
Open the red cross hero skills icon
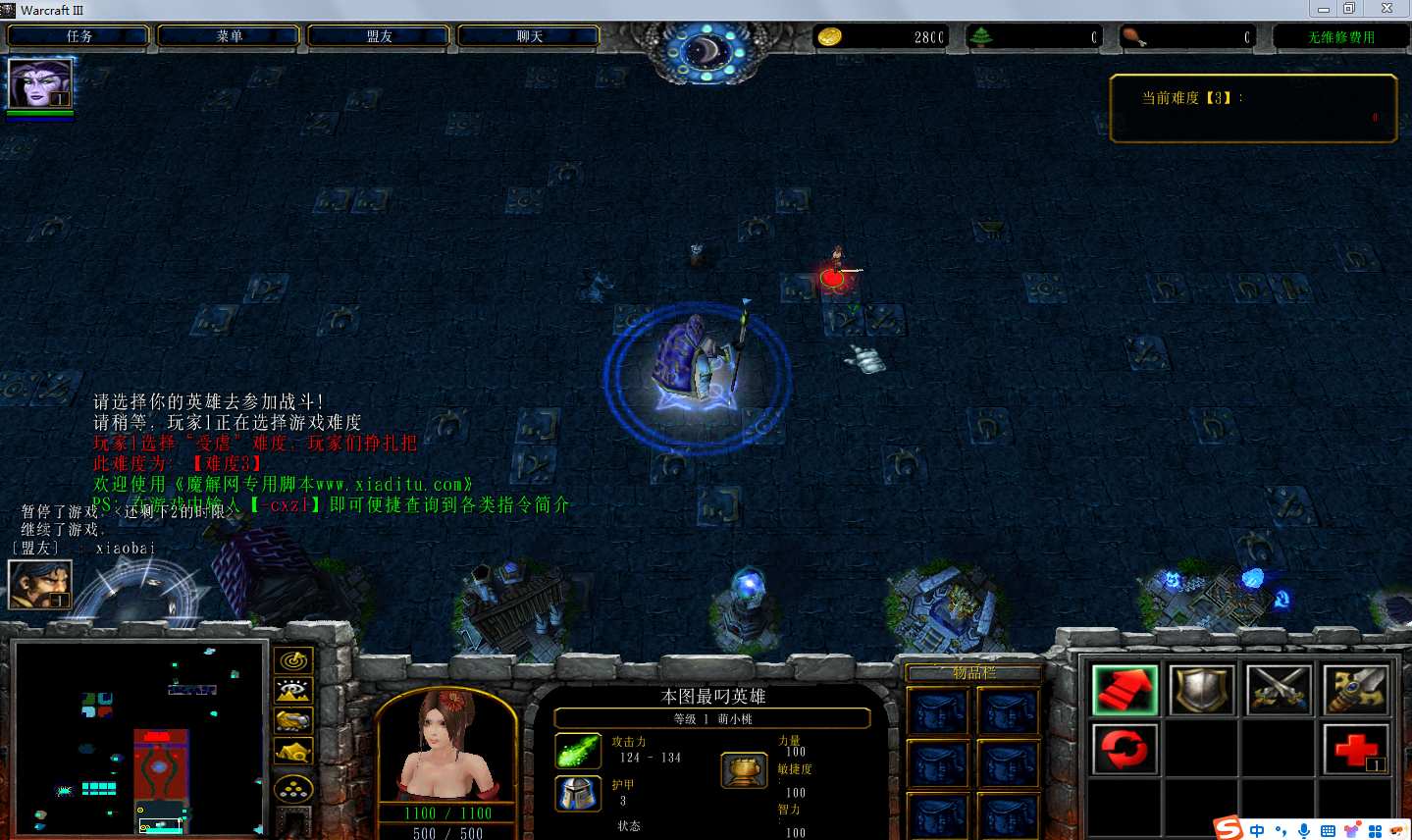(x=1356, y=750)
